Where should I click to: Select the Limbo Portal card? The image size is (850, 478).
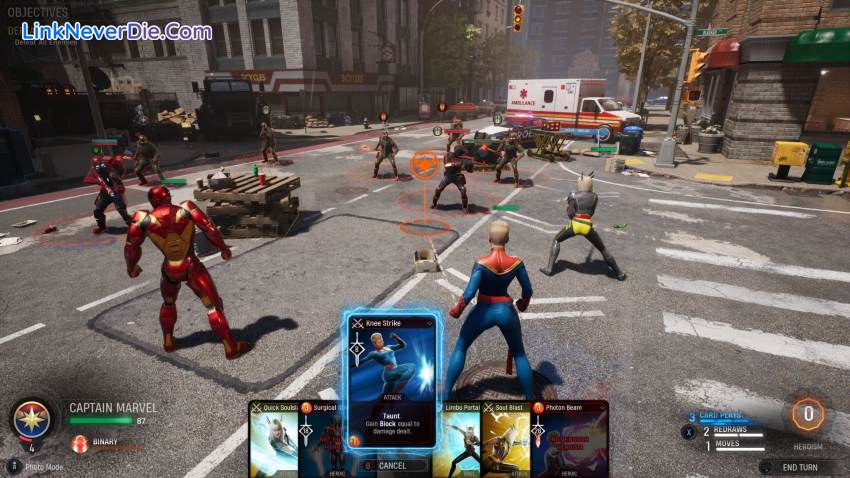[457, 440]
